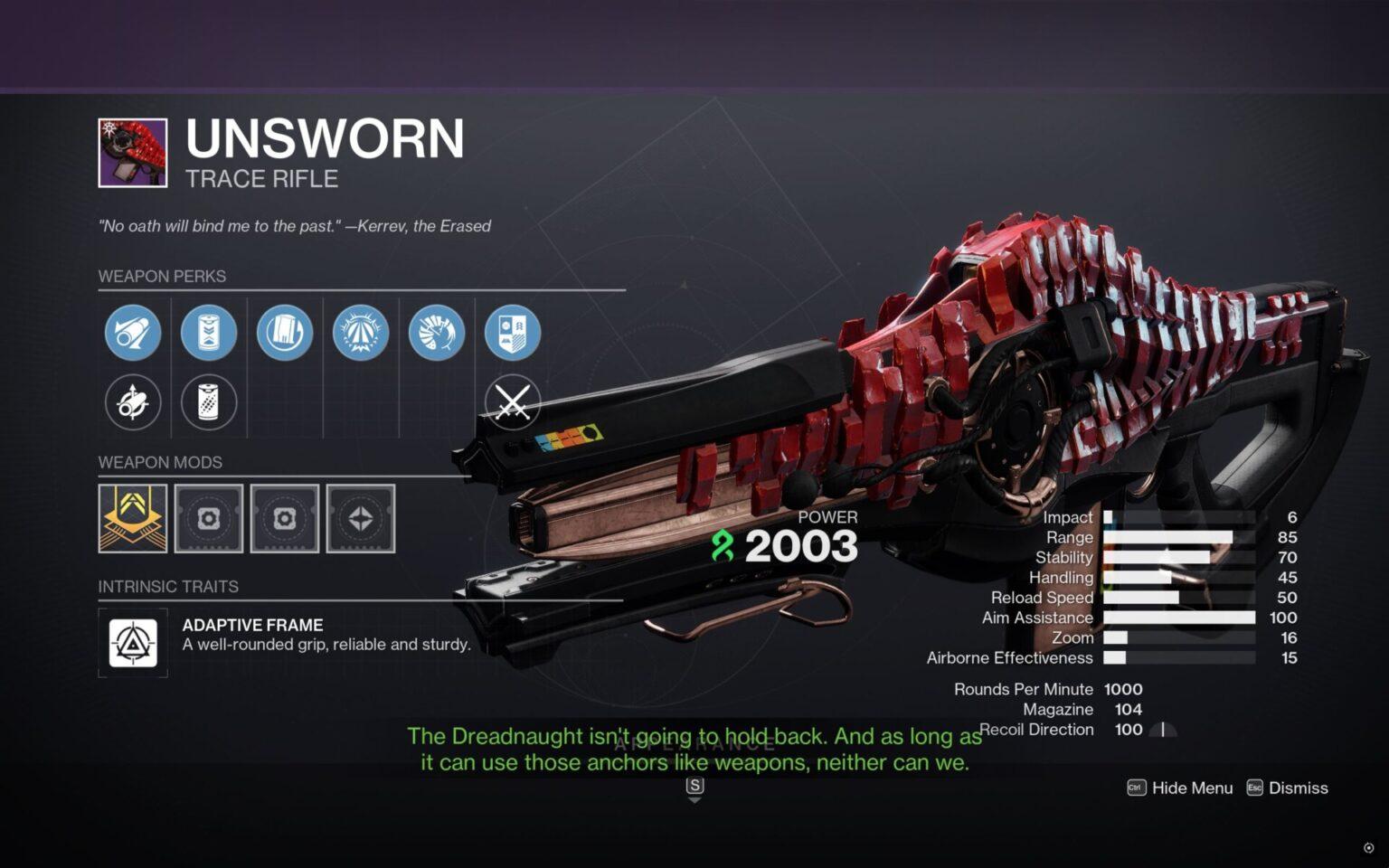Image resolution: width=1389 pixels, height=868 pixels.
Task: Open the four-pointed star mod slot
Action: (361, 518)
